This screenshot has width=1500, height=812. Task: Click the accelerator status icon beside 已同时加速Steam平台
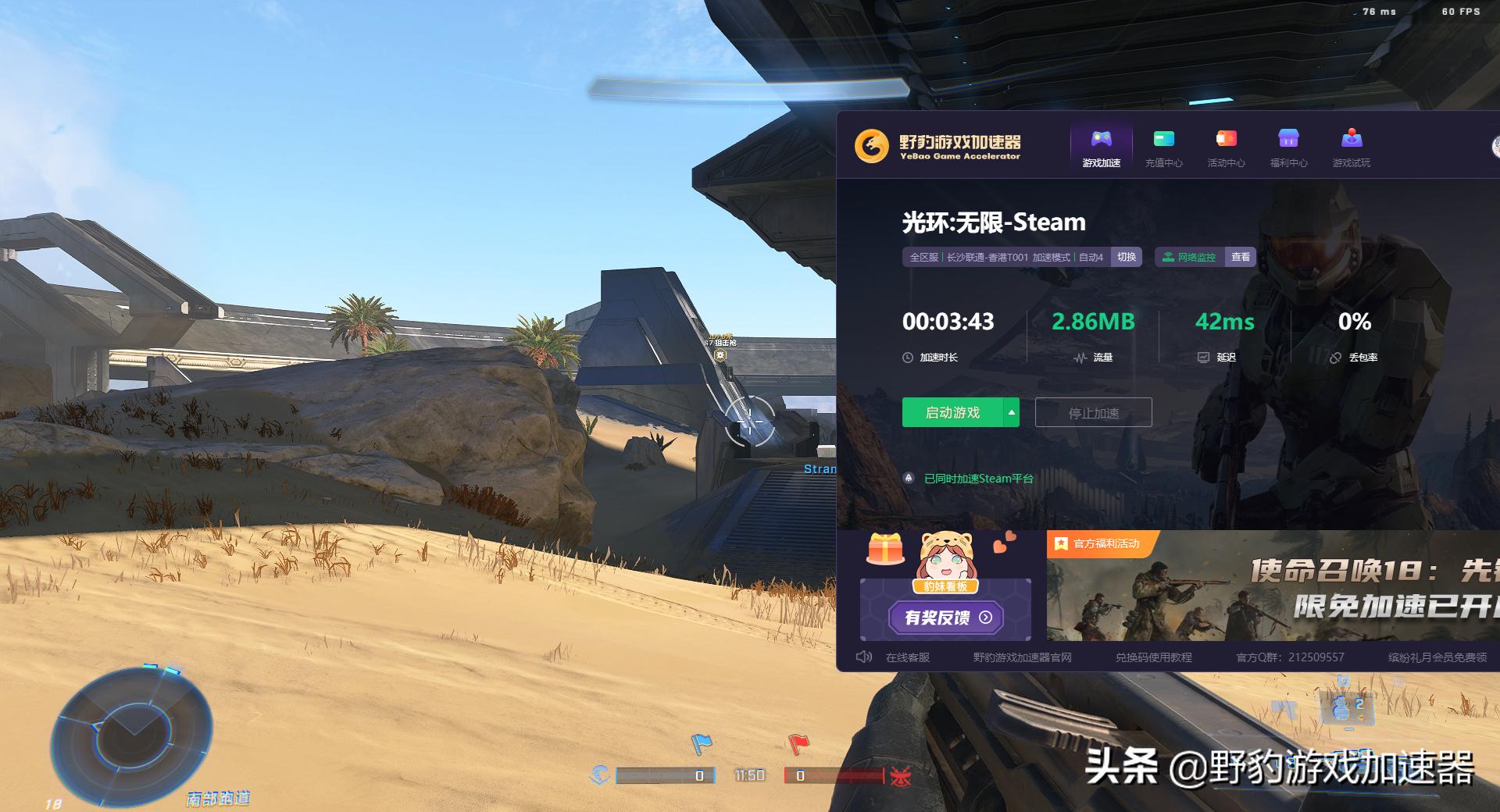pyautogui.click(x=909, y=478)
